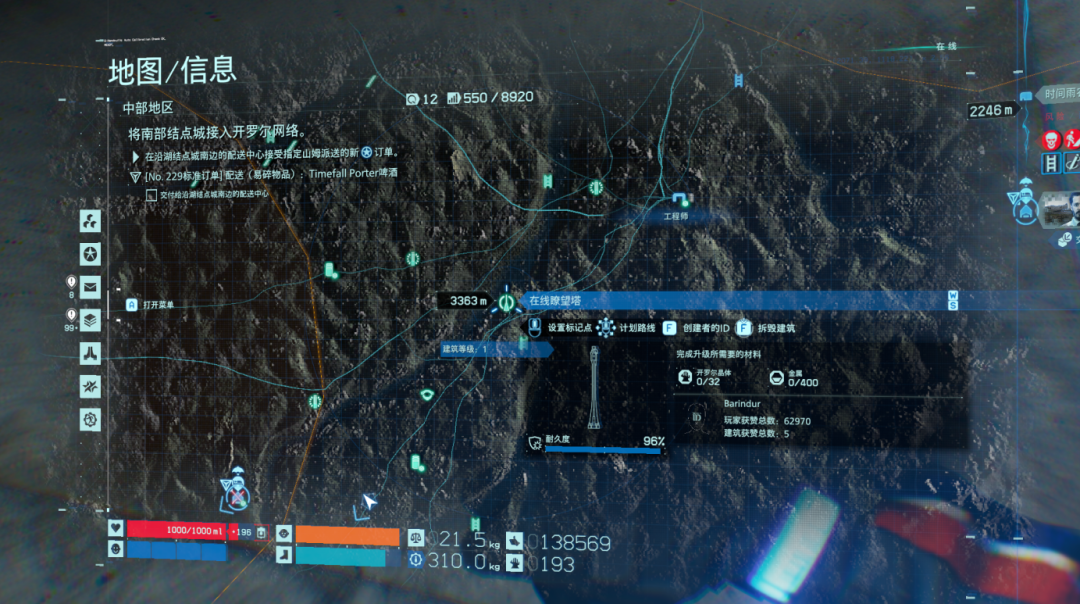Select the mask-shaped marker on the map
This screenshot has height=604, width=1080.
[428, 396]
